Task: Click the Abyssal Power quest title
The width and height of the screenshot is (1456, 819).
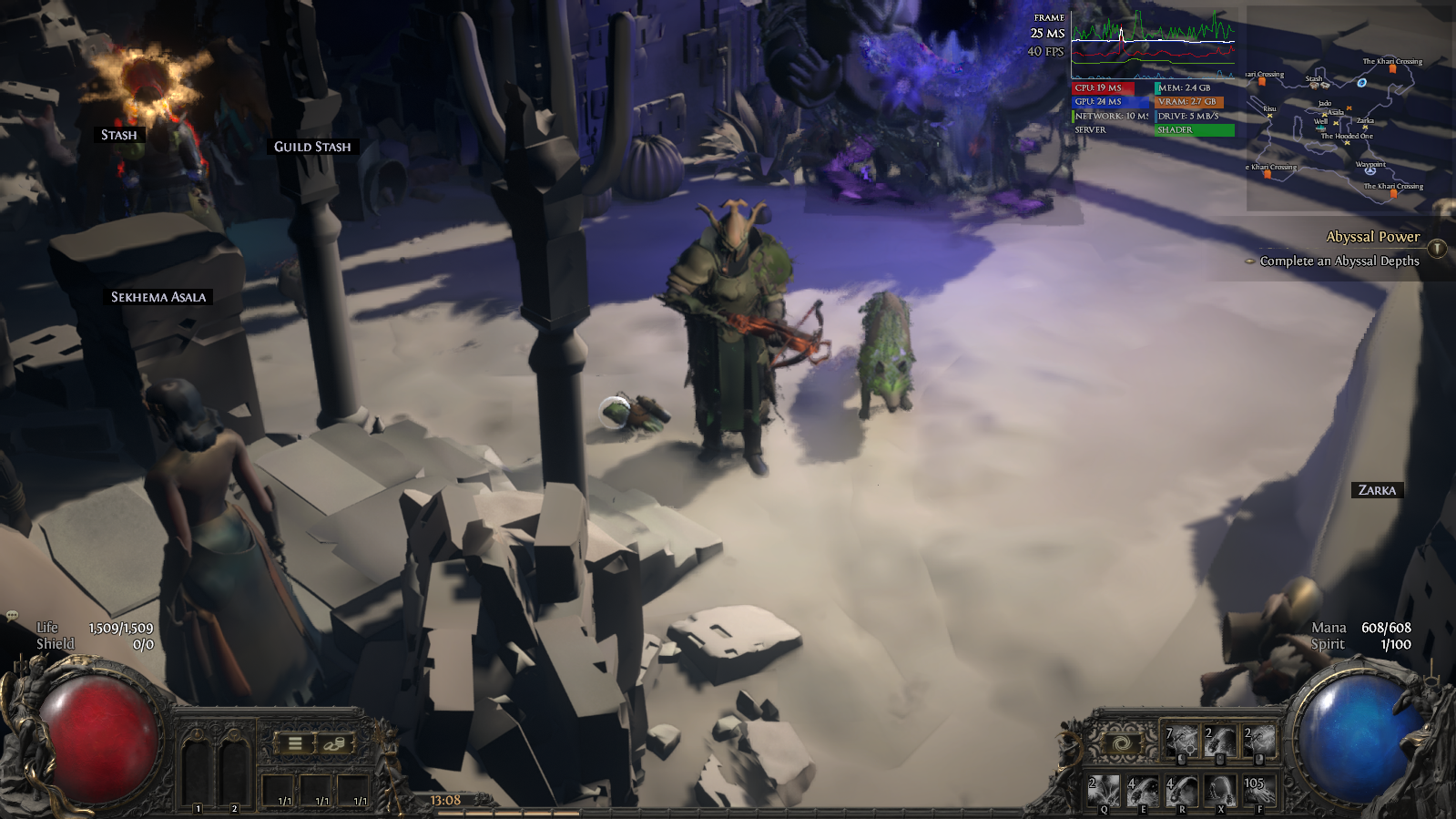Action: point(1372,237)
